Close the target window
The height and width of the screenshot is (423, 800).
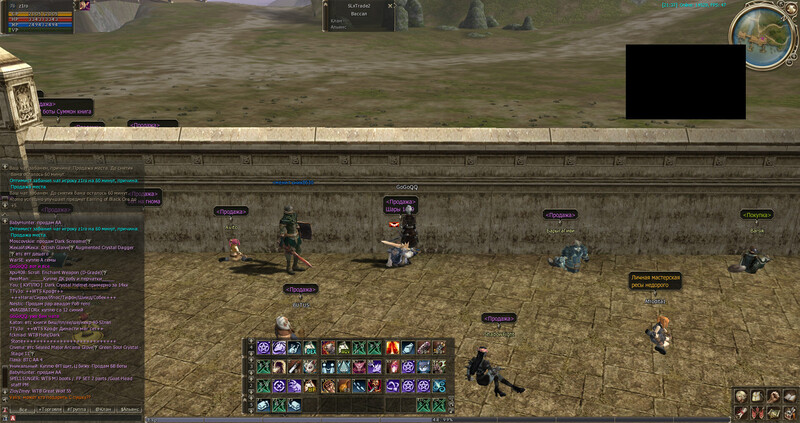pos(390,5)
